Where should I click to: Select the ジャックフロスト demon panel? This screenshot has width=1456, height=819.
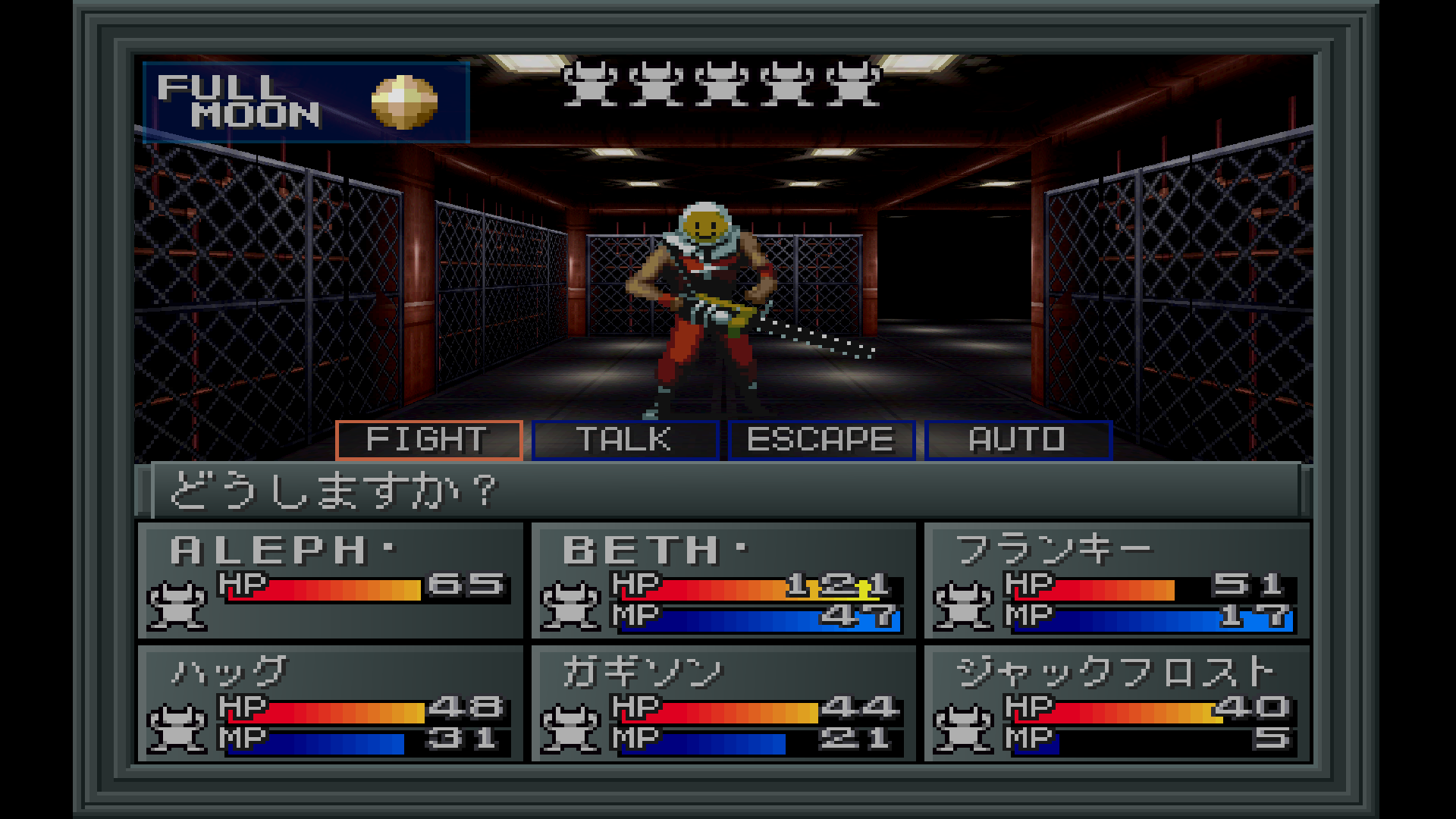coord(1116,703)
